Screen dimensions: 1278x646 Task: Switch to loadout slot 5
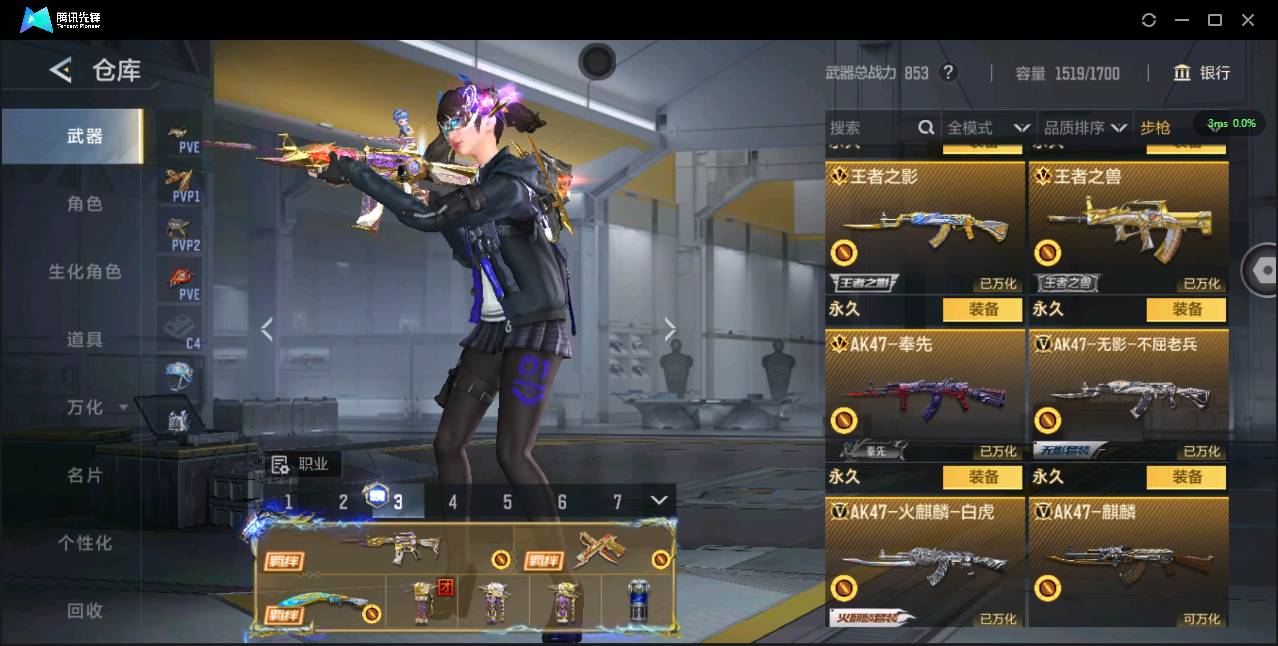tap(507, 502)
